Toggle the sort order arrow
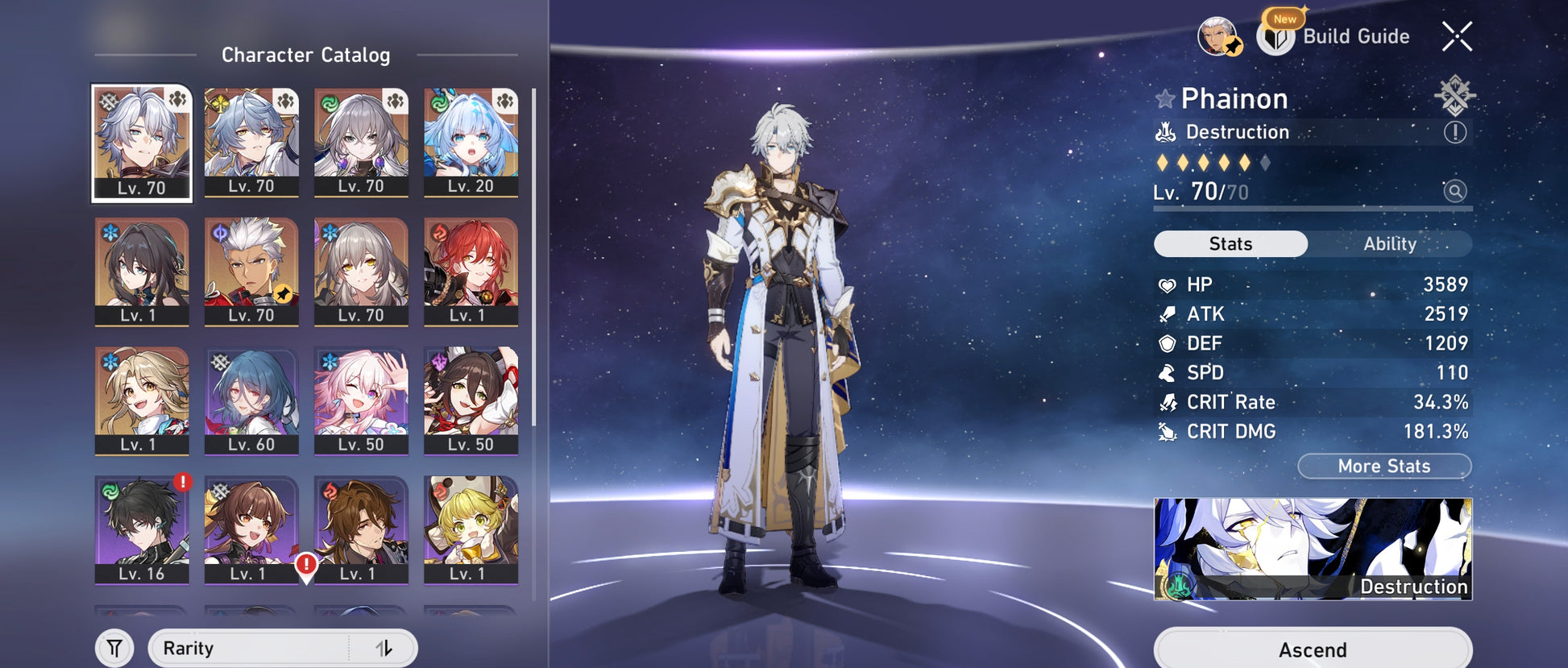The image size is (1568, 668). click(384, 649)
